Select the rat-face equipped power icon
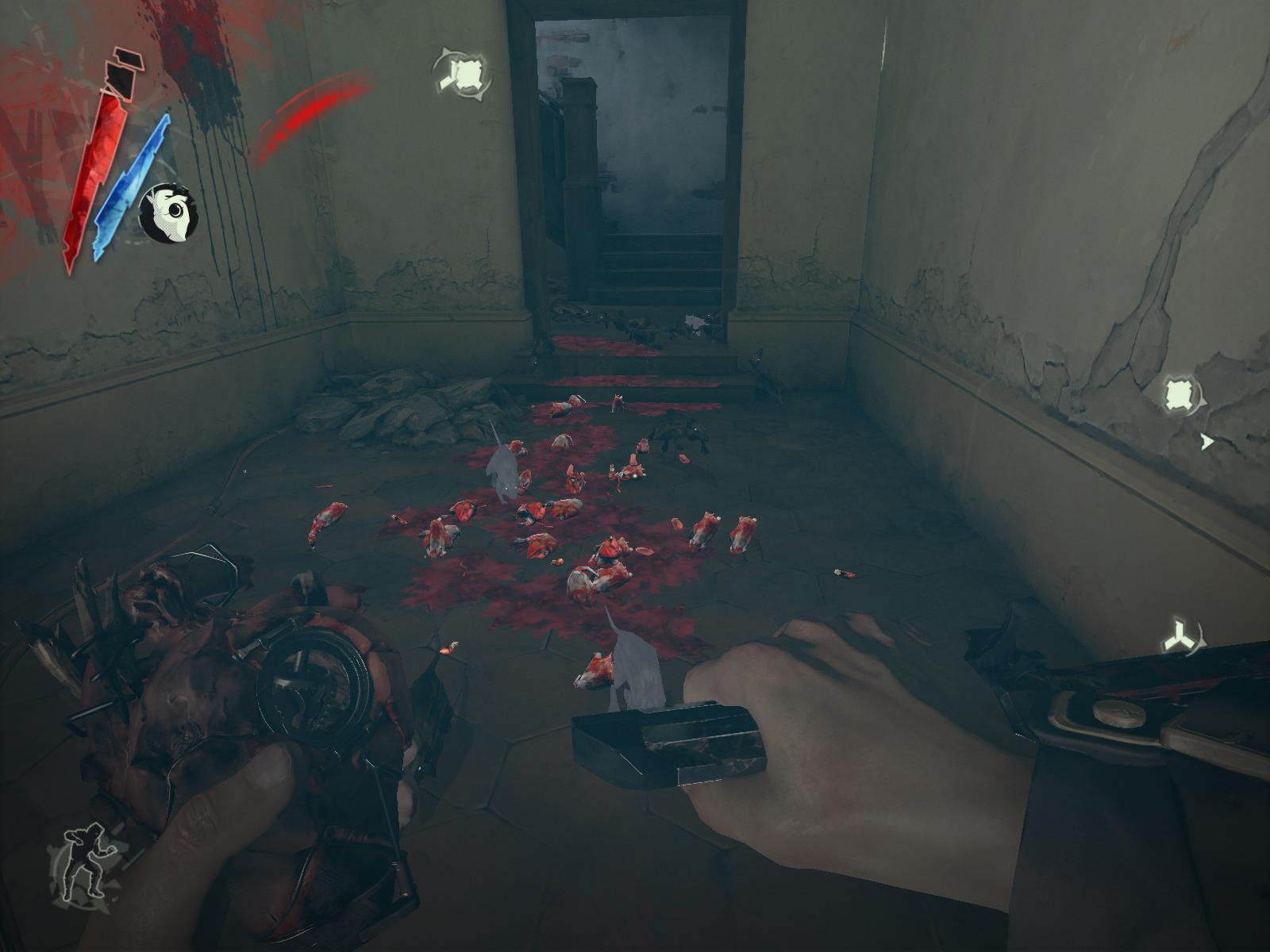Image resolution: width=1270 pixels, height=952 pixels. tap(168, 212)
